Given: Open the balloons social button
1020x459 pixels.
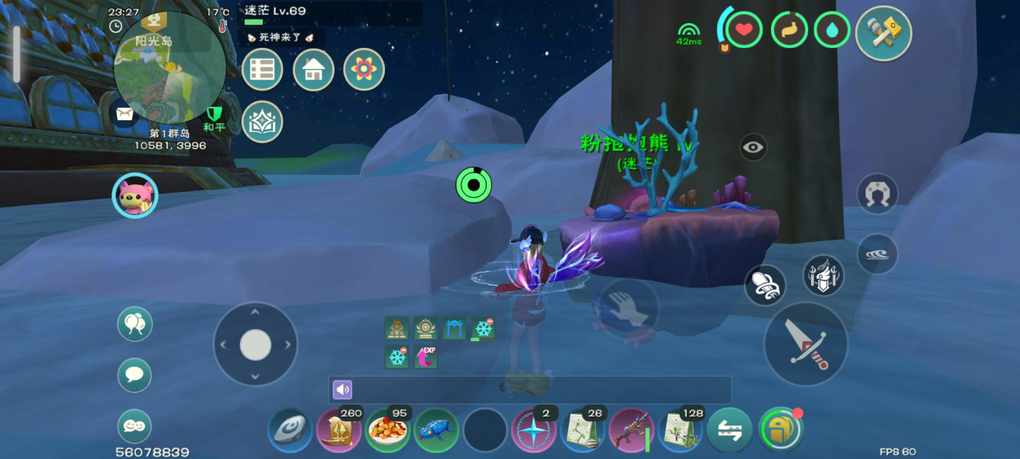Looking at the screenshot, I should tap(135, 324).
